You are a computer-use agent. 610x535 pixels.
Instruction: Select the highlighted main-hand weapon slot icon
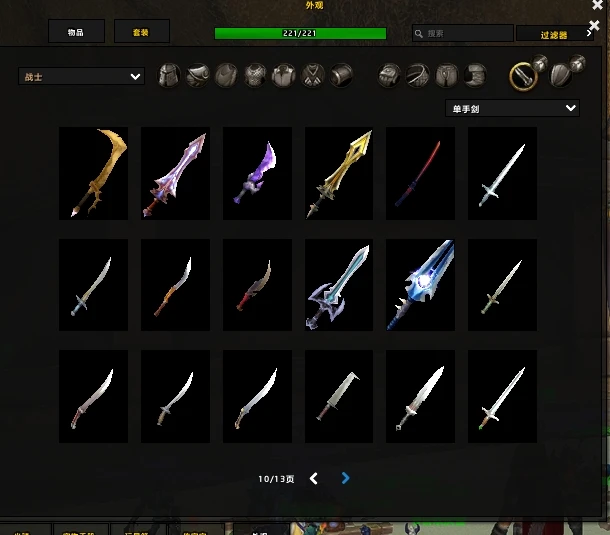pyautogui.click(x=520, y=75)
